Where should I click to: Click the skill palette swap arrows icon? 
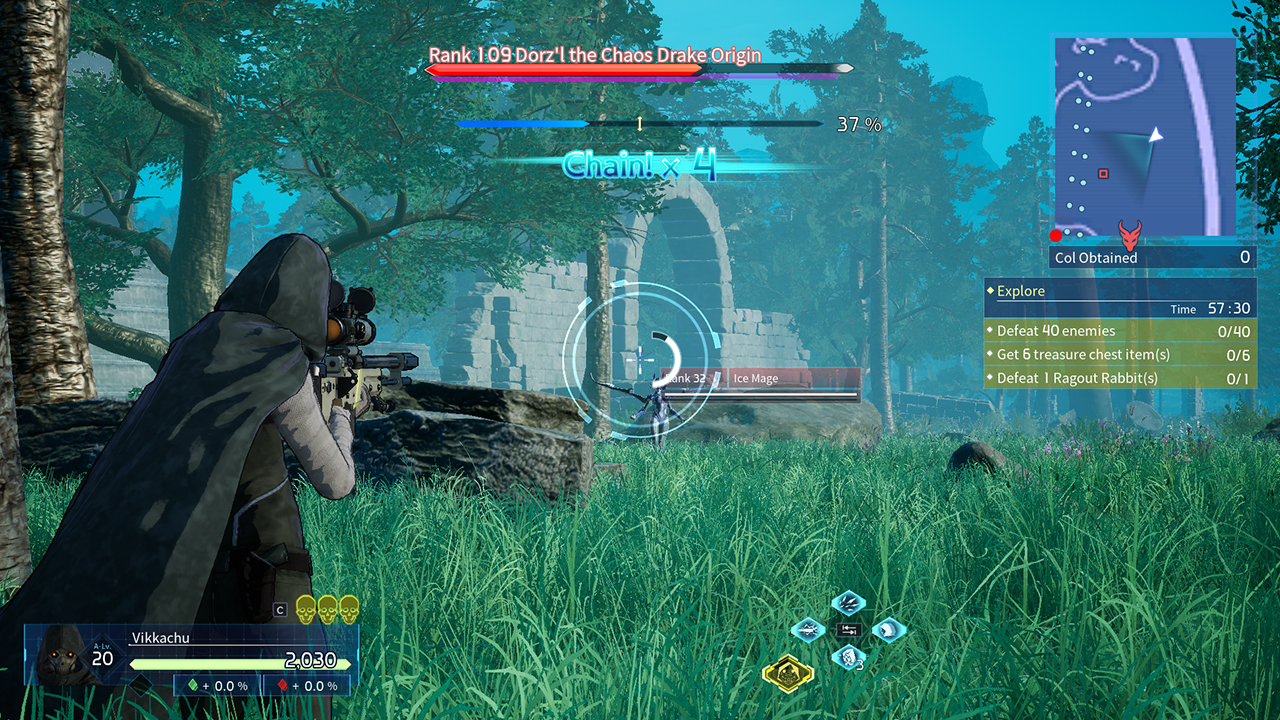click(848, 630)
